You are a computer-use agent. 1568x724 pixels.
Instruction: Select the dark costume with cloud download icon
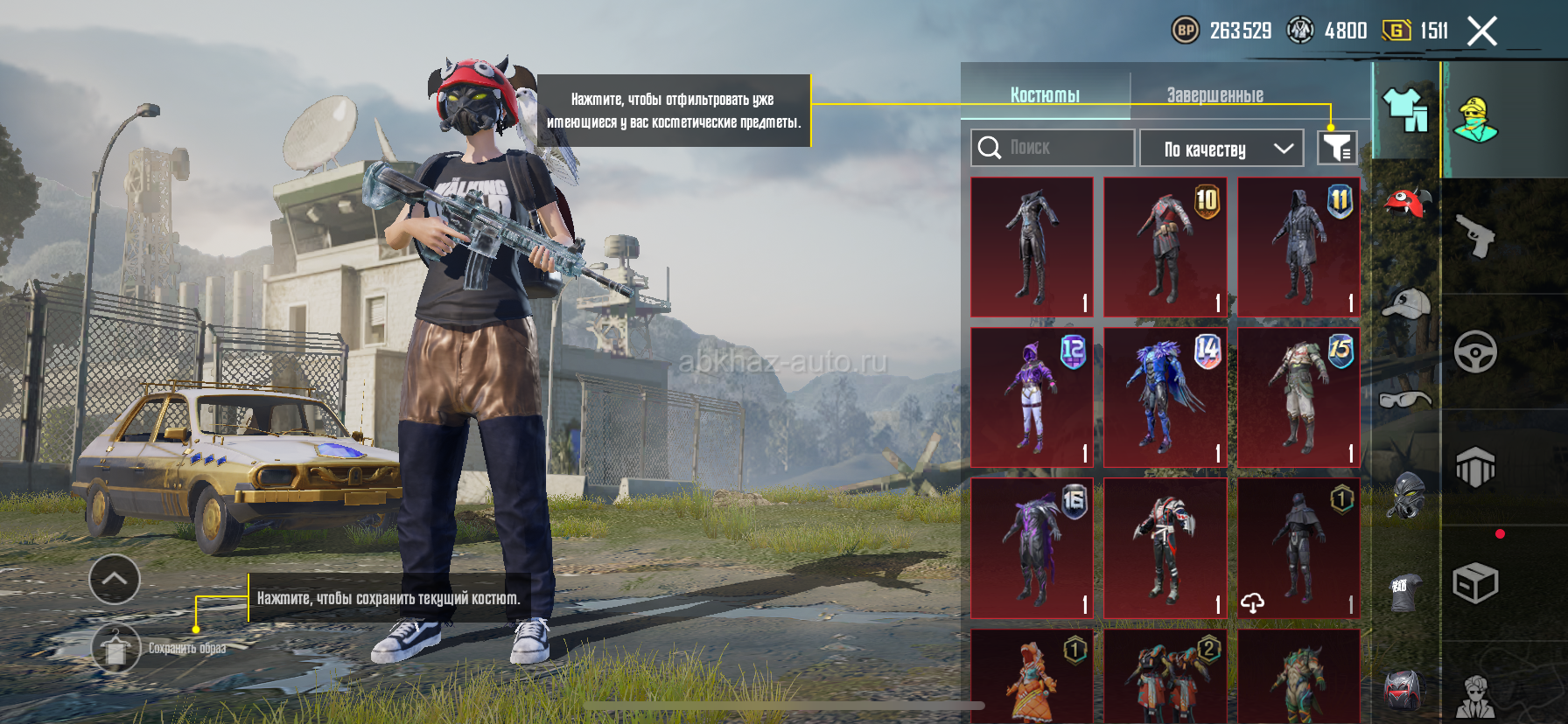tap(1298, 547)
